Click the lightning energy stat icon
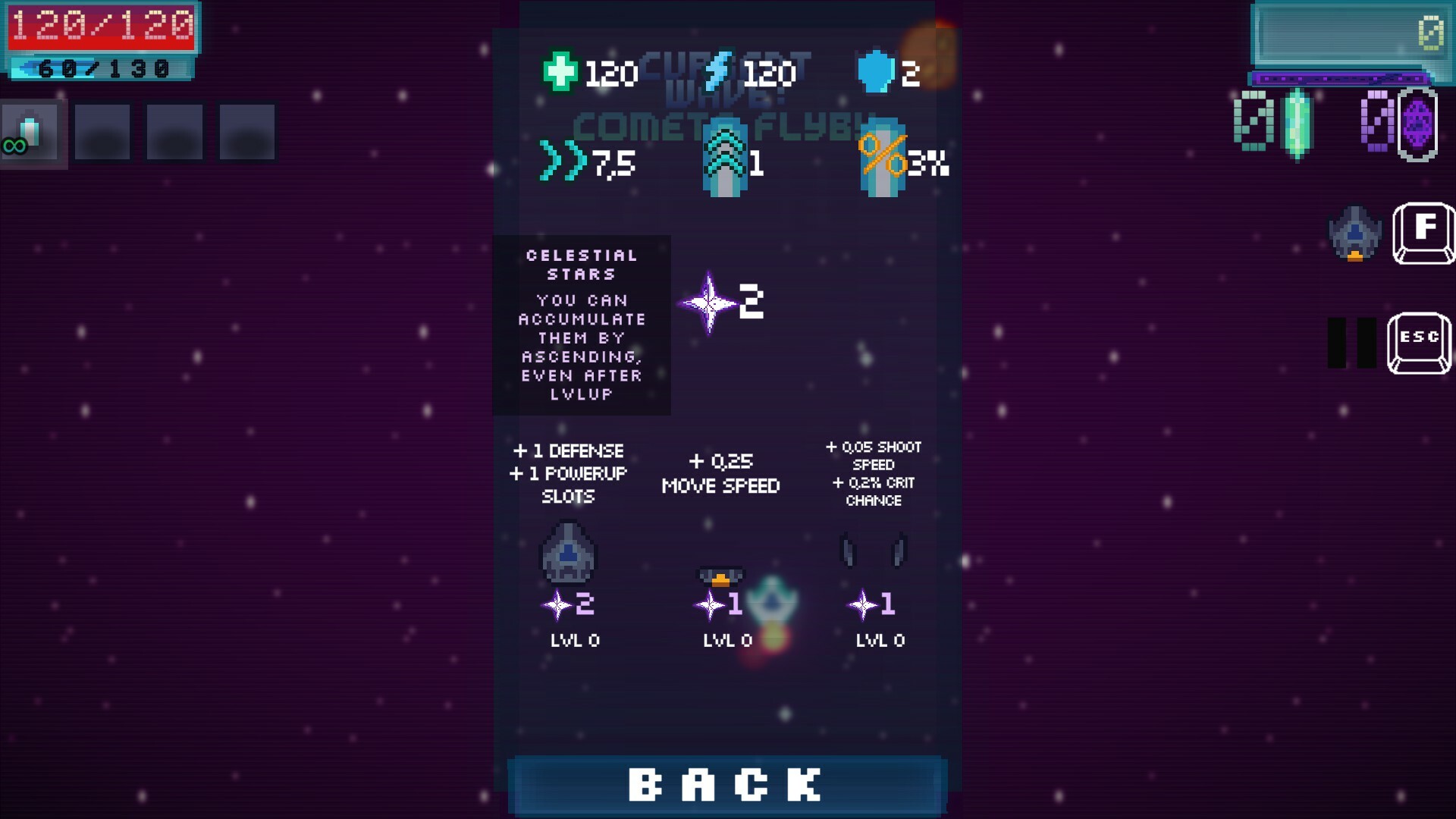1456x819 pixels. (x=717, y=71)
